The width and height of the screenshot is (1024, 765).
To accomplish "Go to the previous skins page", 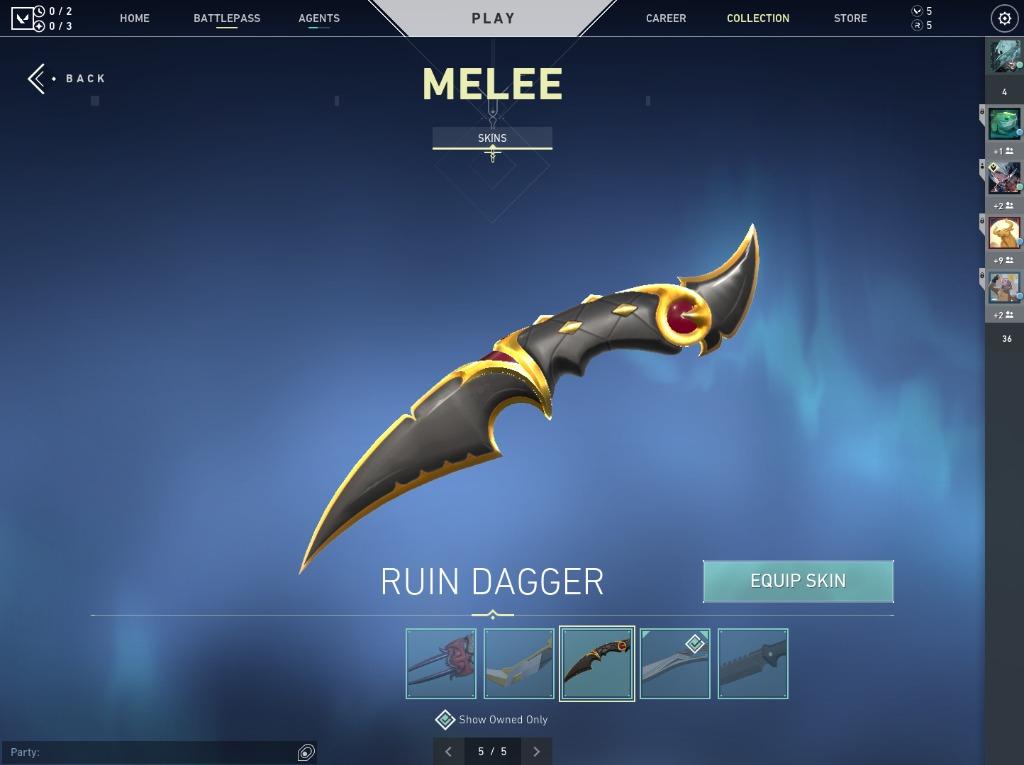I will (x=448, y=751).
